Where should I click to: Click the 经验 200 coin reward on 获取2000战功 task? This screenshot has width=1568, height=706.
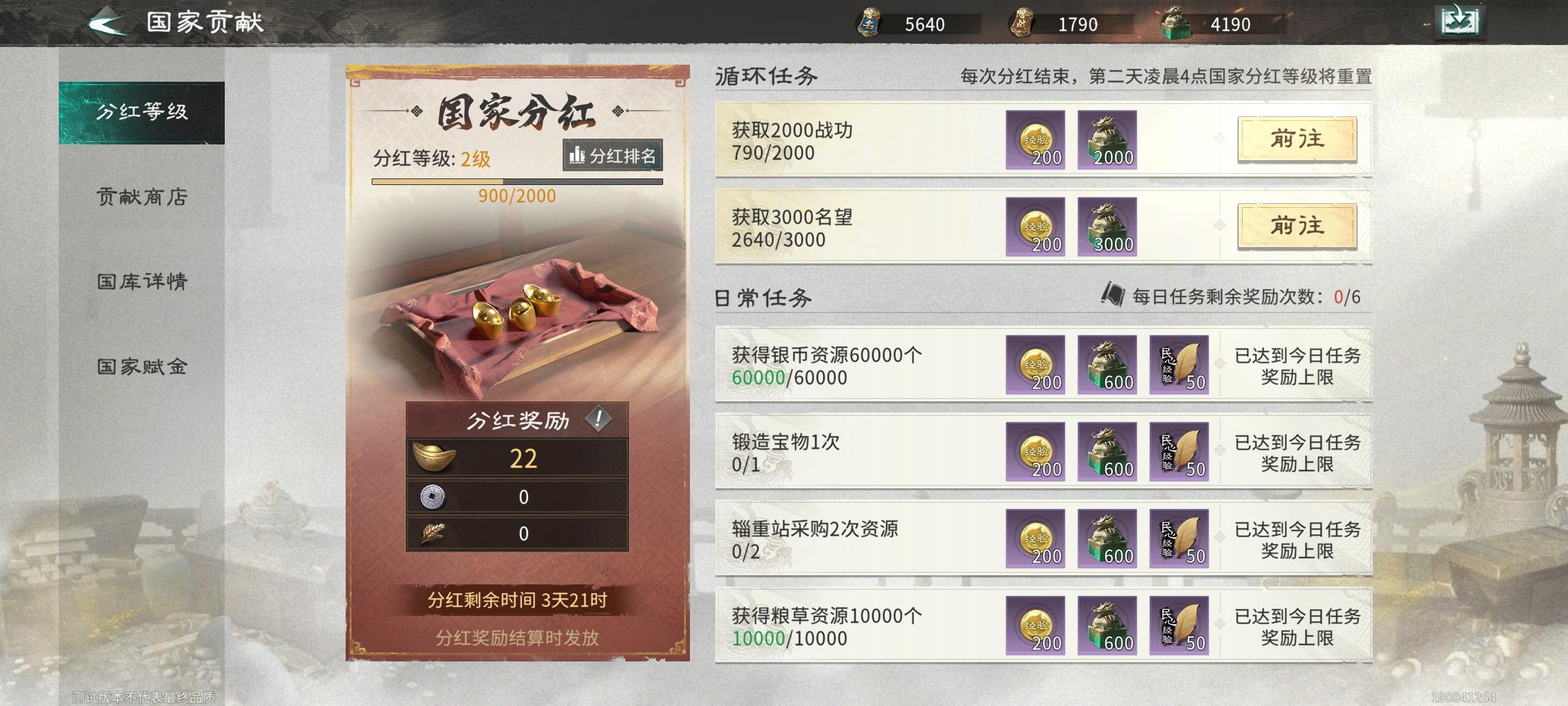pyautogui.click(x=1036, y=140)
